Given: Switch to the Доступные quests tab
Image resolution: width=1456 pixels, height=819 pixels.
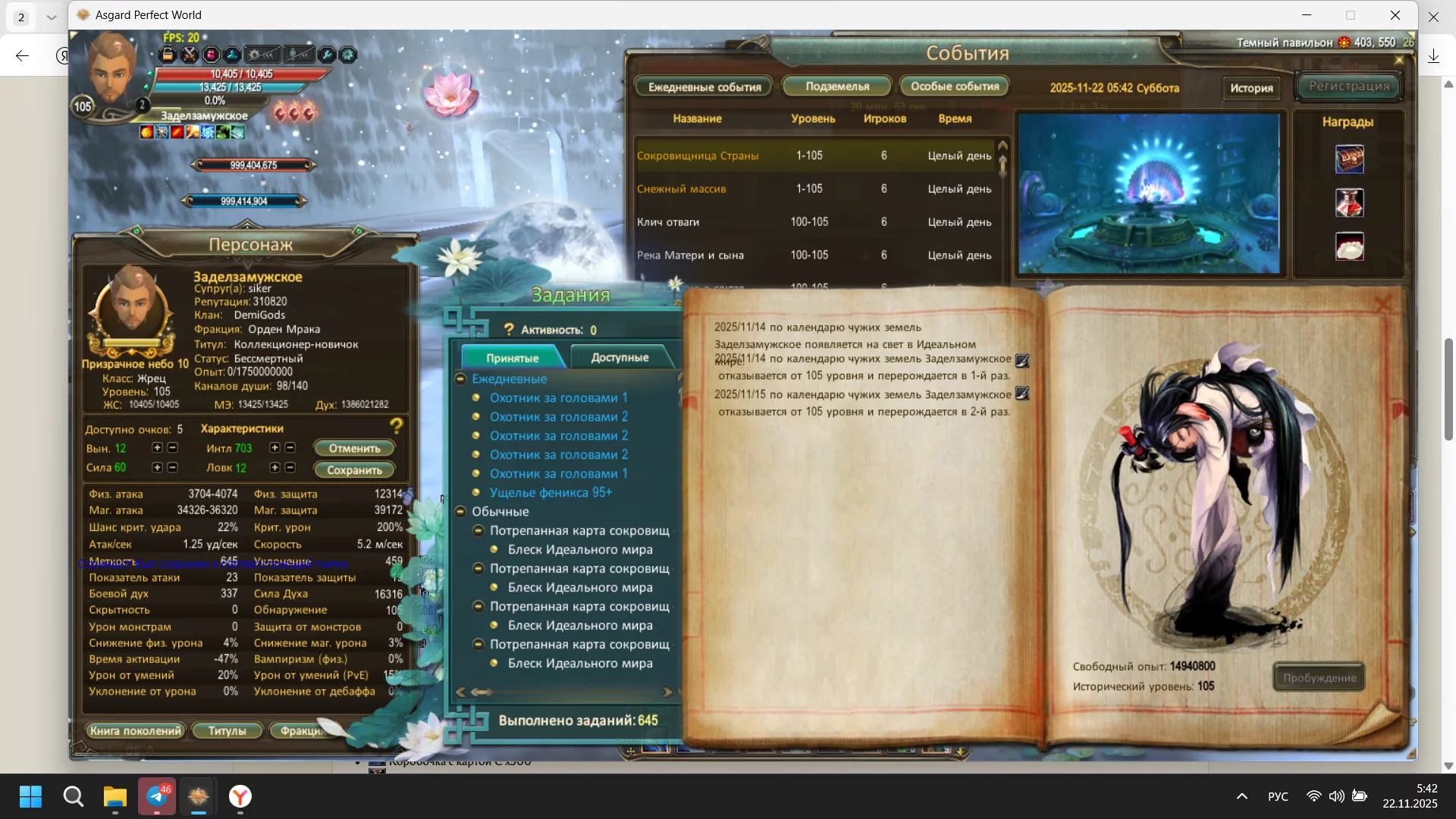Looking at the screenshot, I should (620, 357).
